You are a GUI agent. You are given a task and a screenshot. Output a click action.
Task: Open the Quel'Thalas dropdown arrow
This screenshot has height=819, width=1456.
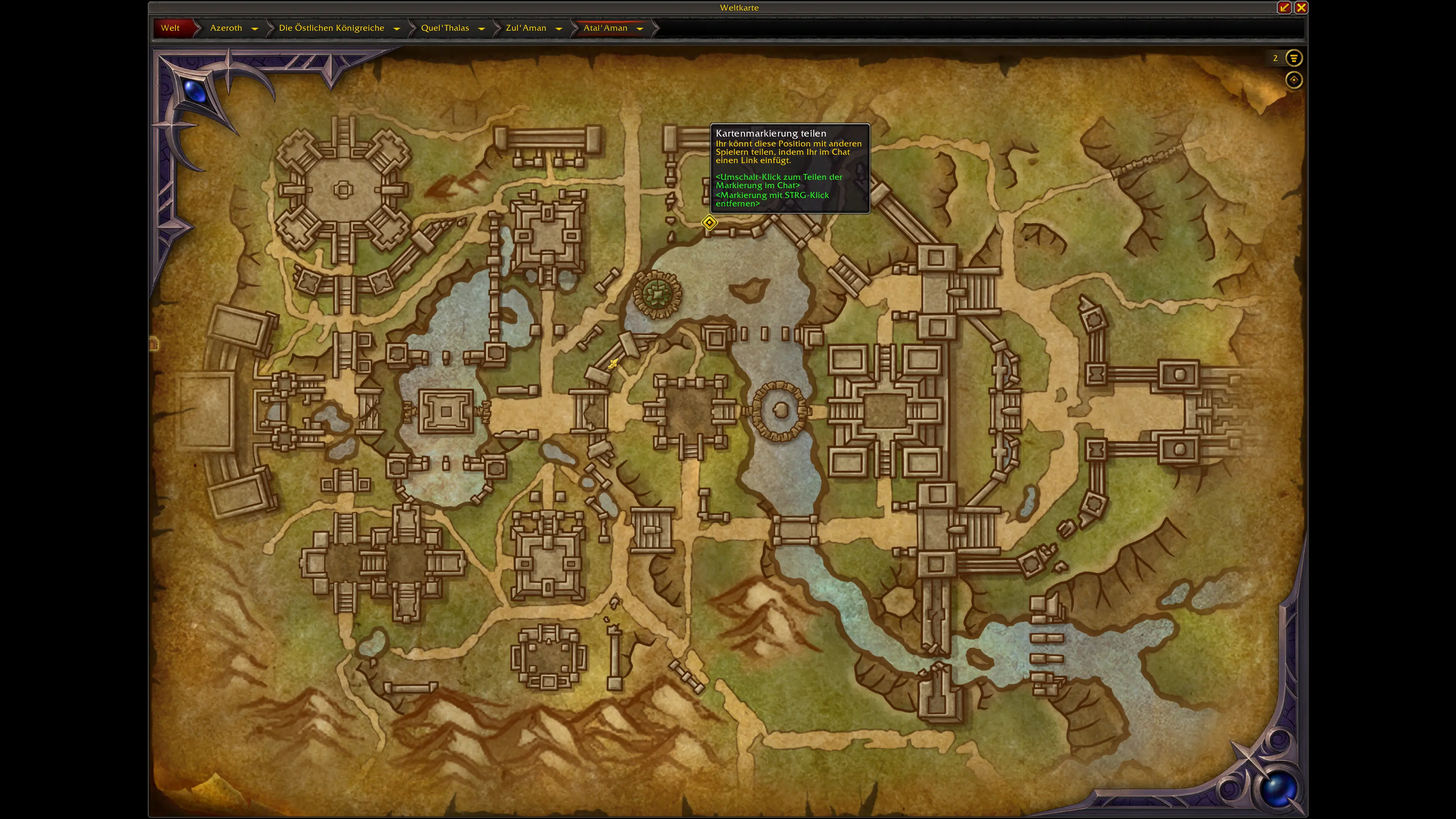point(482,28)
